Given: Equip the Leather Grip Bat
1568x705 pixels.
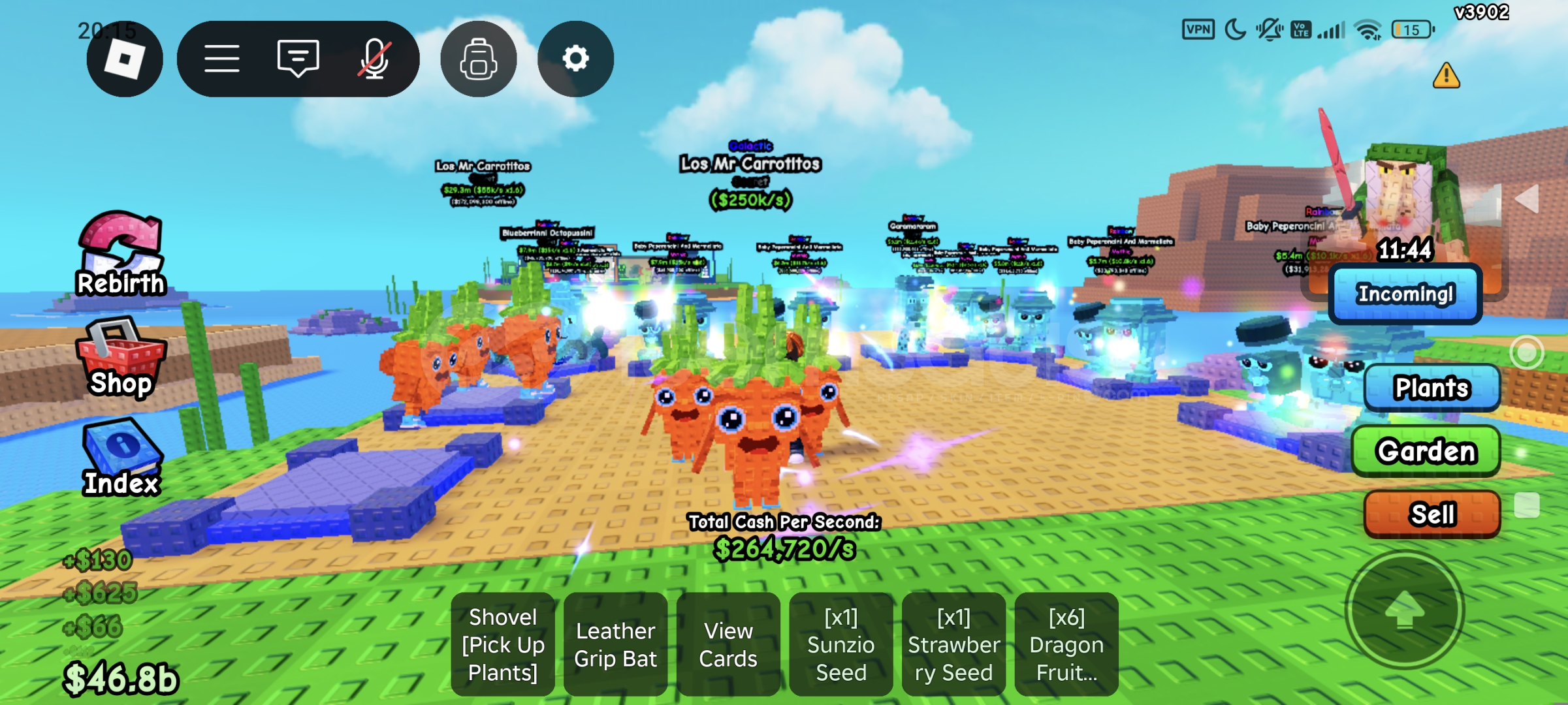Looking at the screenshot, I should pyautogui.click(x=615, y=644).
